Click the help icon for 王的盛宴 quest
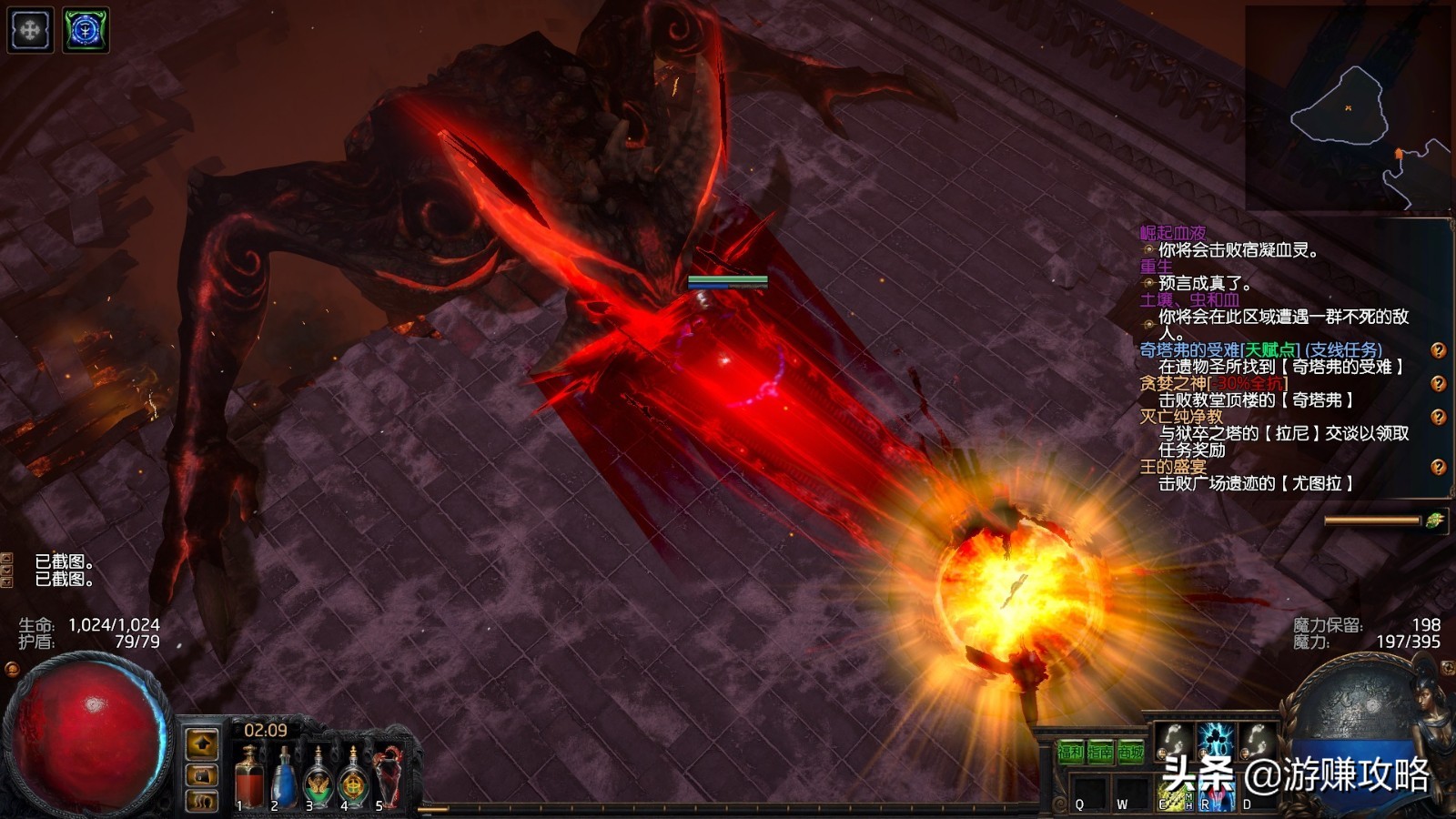Viewport: 1456px width, 819px height. click(1438, 468)
